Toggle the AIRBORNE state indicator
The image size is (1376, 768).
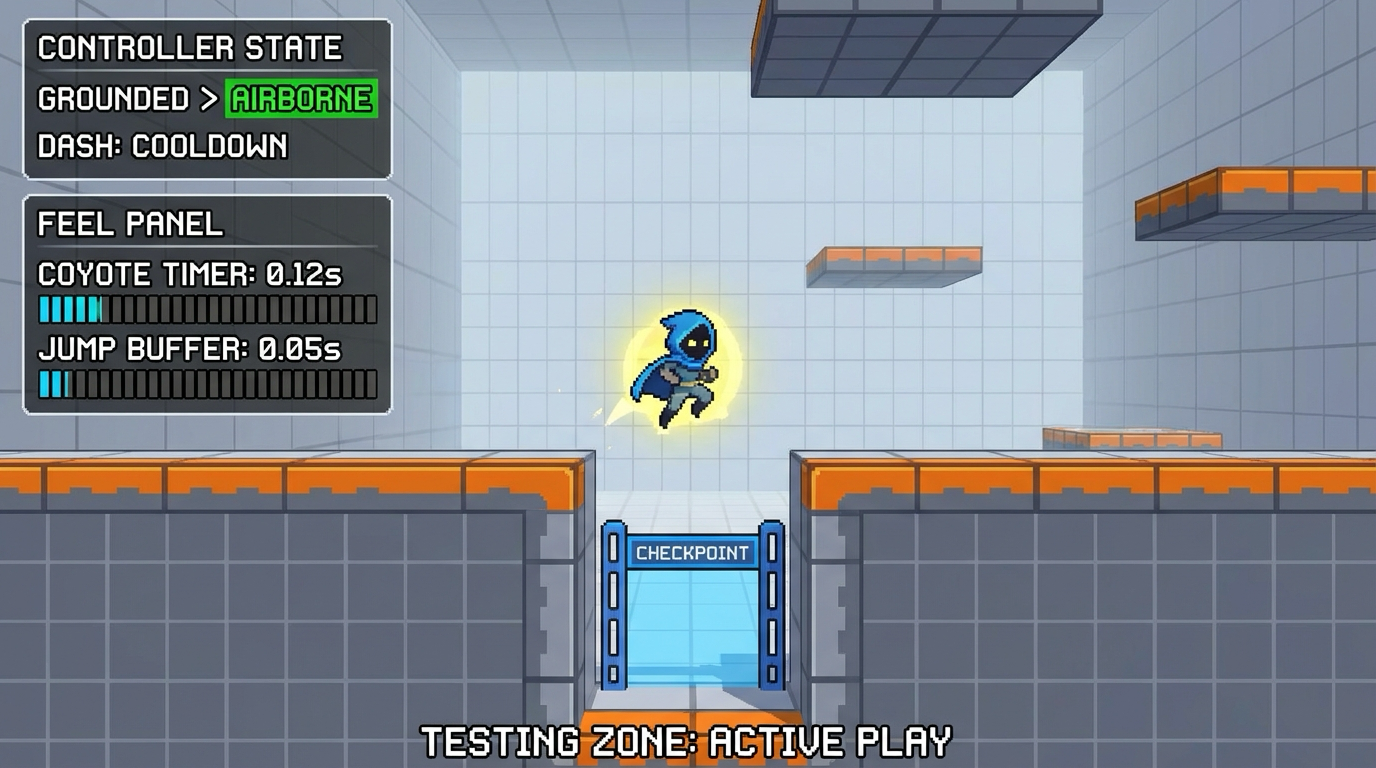click(x=299, y=98)
